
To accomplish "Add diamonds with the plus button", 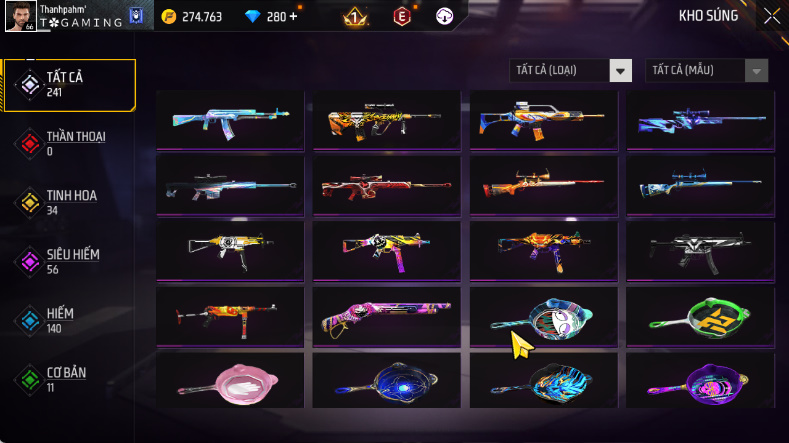I will pos(292,16).
